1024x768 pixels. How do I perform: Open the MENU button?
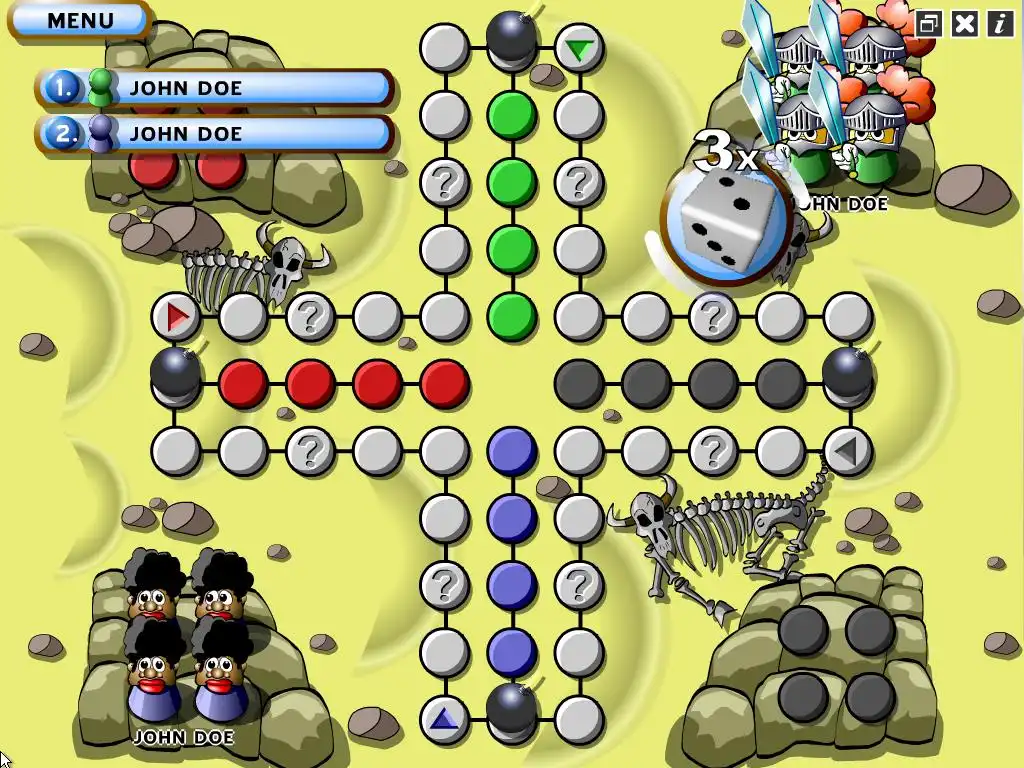(80, 20)
